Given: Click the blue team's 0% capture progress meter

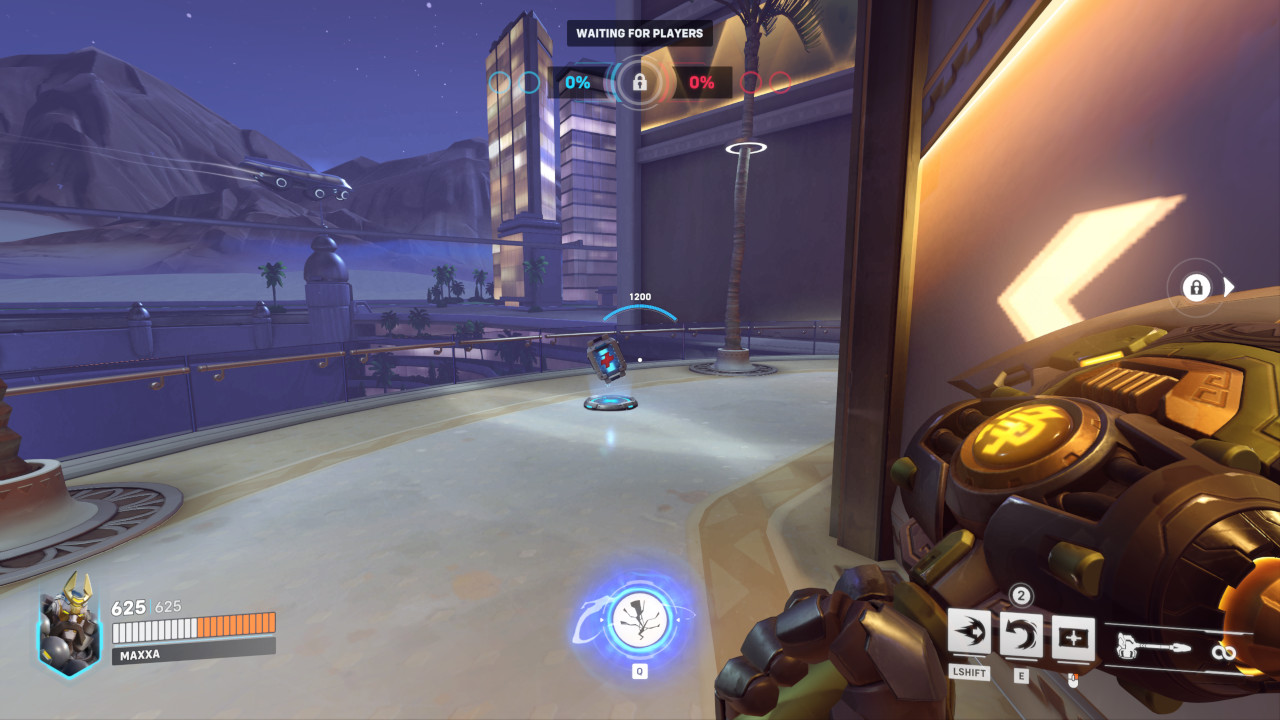Looking at the screenshot, I should coord(577,83).
